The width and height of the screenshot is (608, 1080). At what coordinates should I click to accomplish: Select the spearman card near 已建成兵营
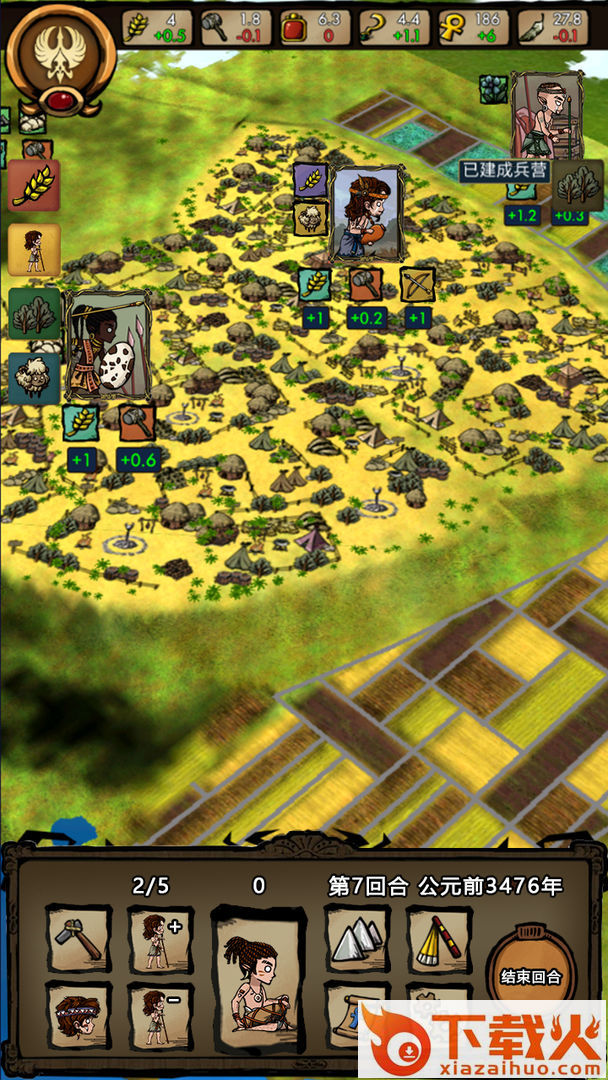point(546,115)
